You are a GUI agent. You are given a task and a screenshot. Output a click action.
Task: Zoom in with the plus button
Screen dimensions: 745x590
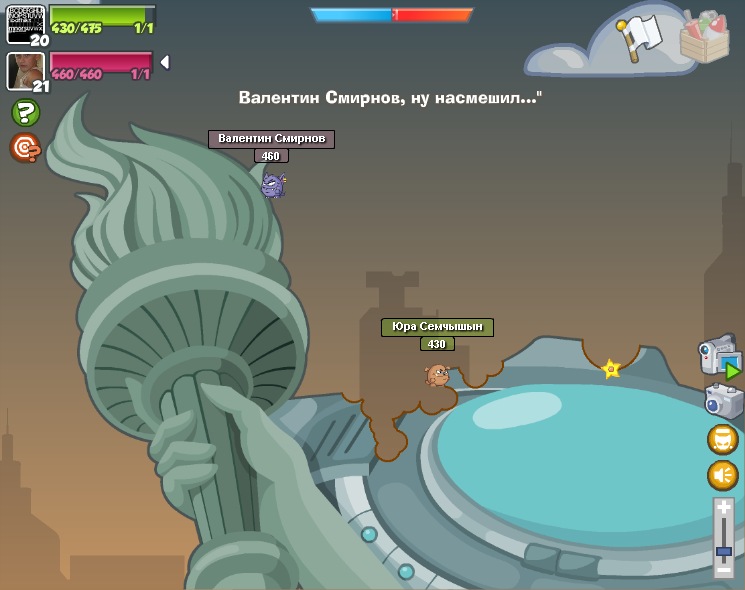724,509
